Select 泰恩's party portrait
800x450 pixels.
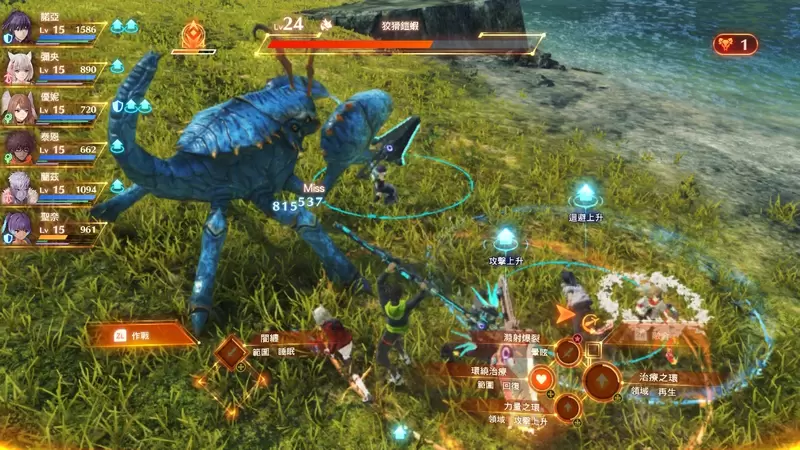click(20, 146)
